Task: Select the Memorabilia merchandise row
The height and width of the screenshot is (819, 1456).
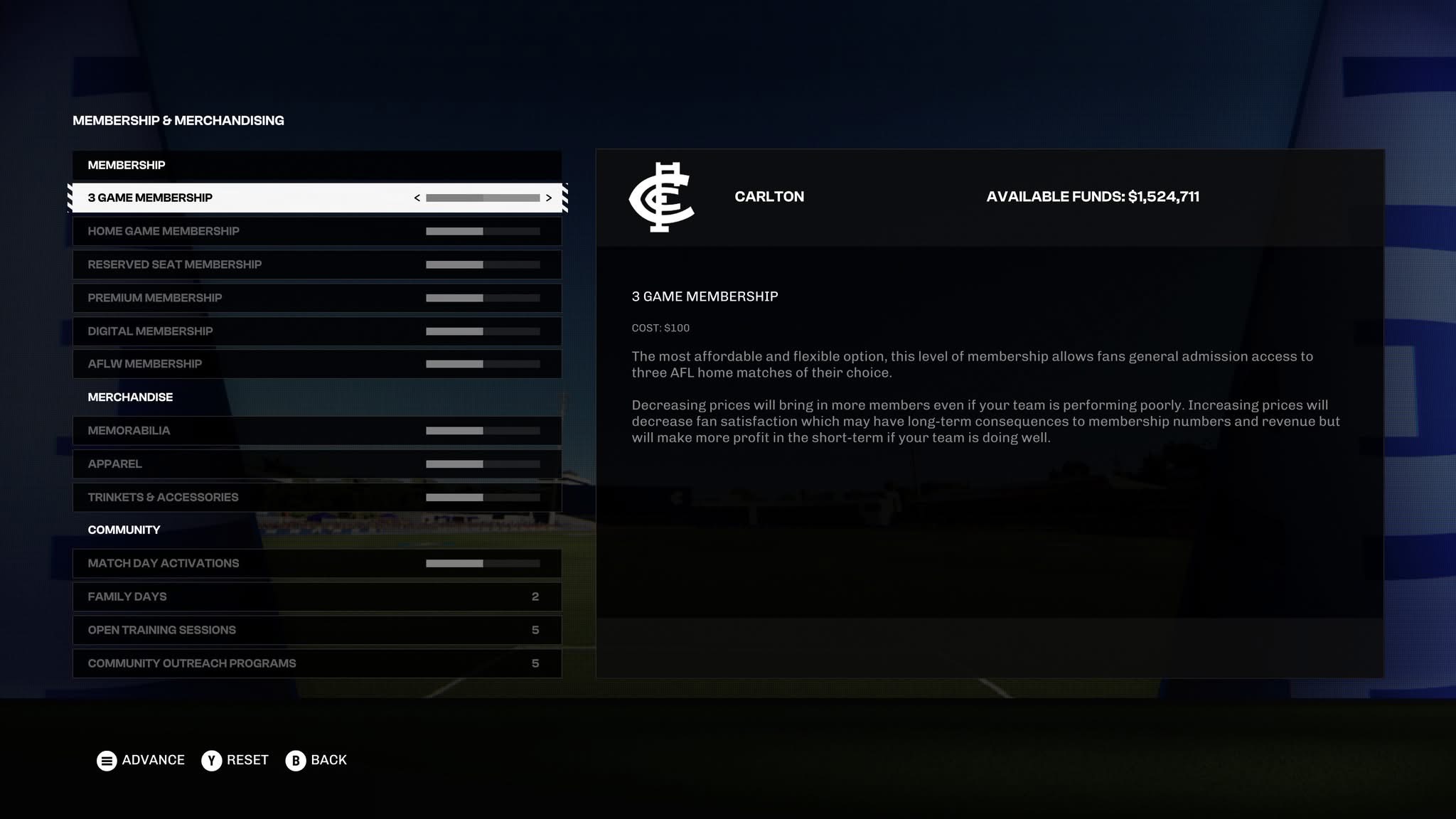Action: [213, 431]
